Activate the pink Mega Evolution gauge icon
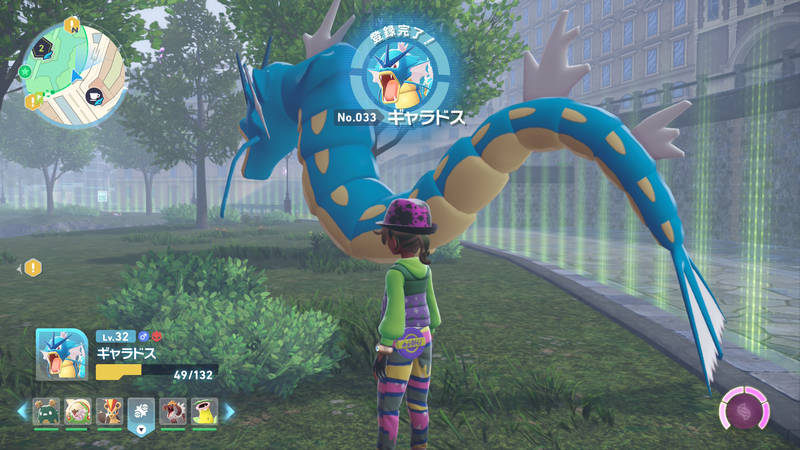 pos(744,412)
